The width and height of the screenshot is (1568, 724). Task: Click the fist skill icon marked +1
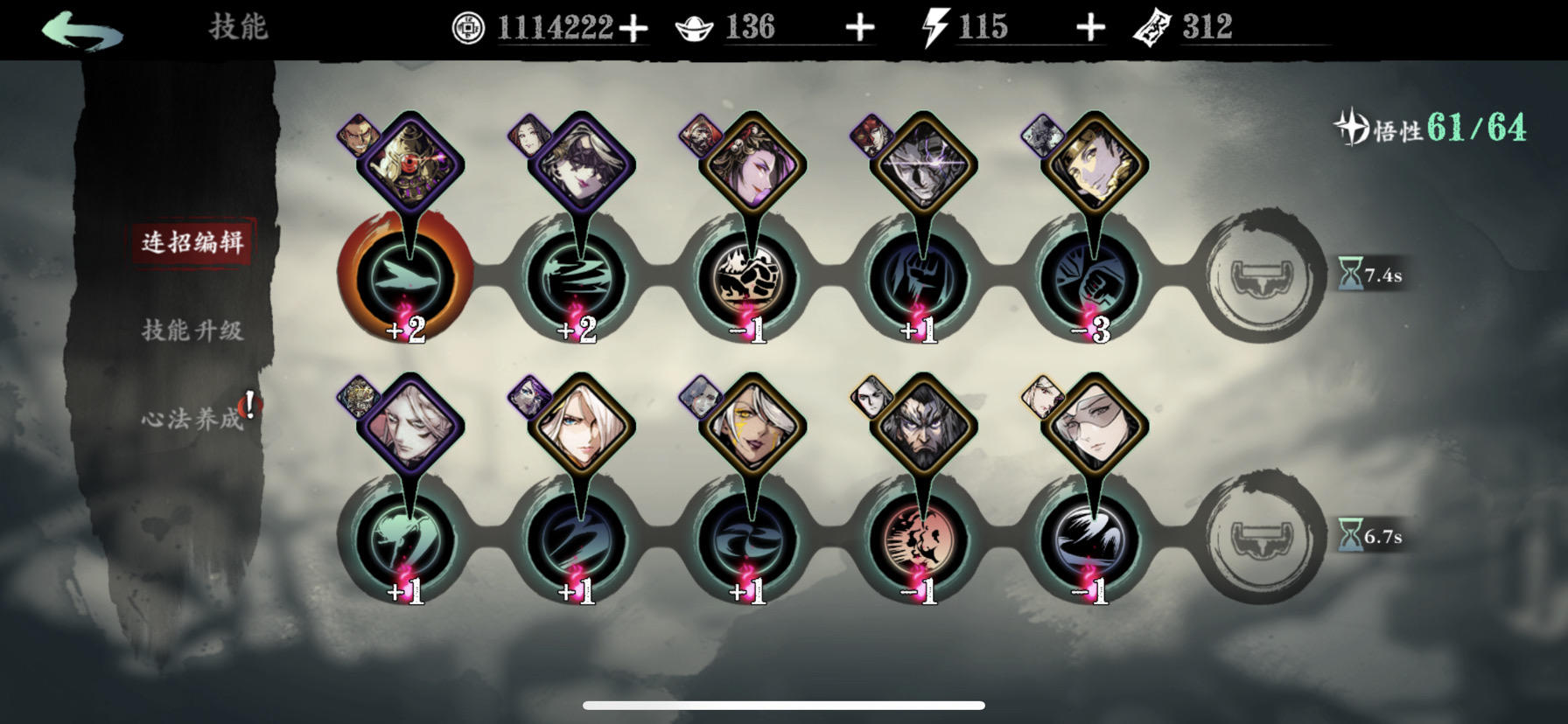pos(923,275)
